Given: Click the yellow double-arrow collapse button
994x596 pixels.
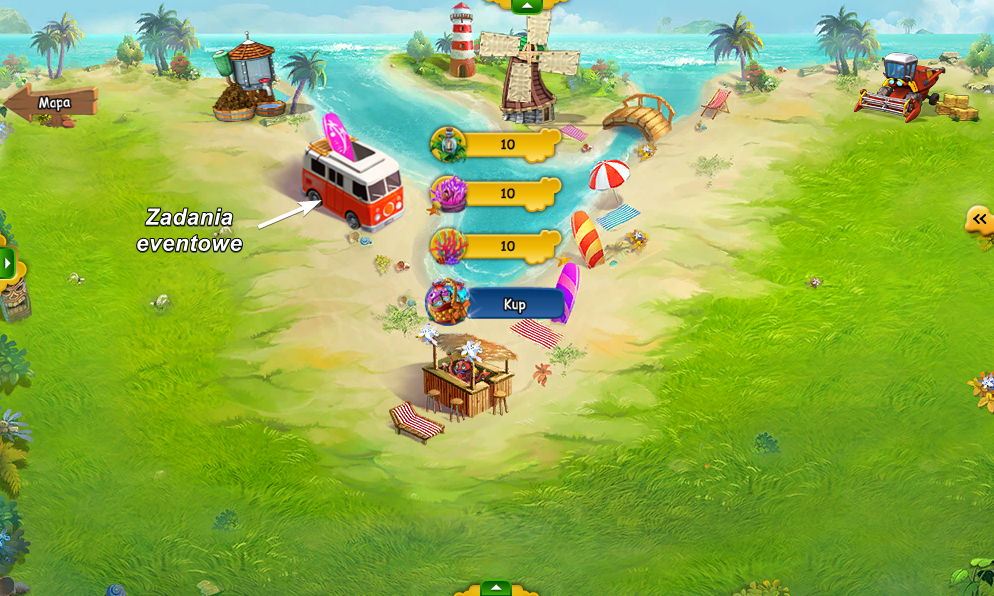Looking at the screenshot, I should pos(979,220).
